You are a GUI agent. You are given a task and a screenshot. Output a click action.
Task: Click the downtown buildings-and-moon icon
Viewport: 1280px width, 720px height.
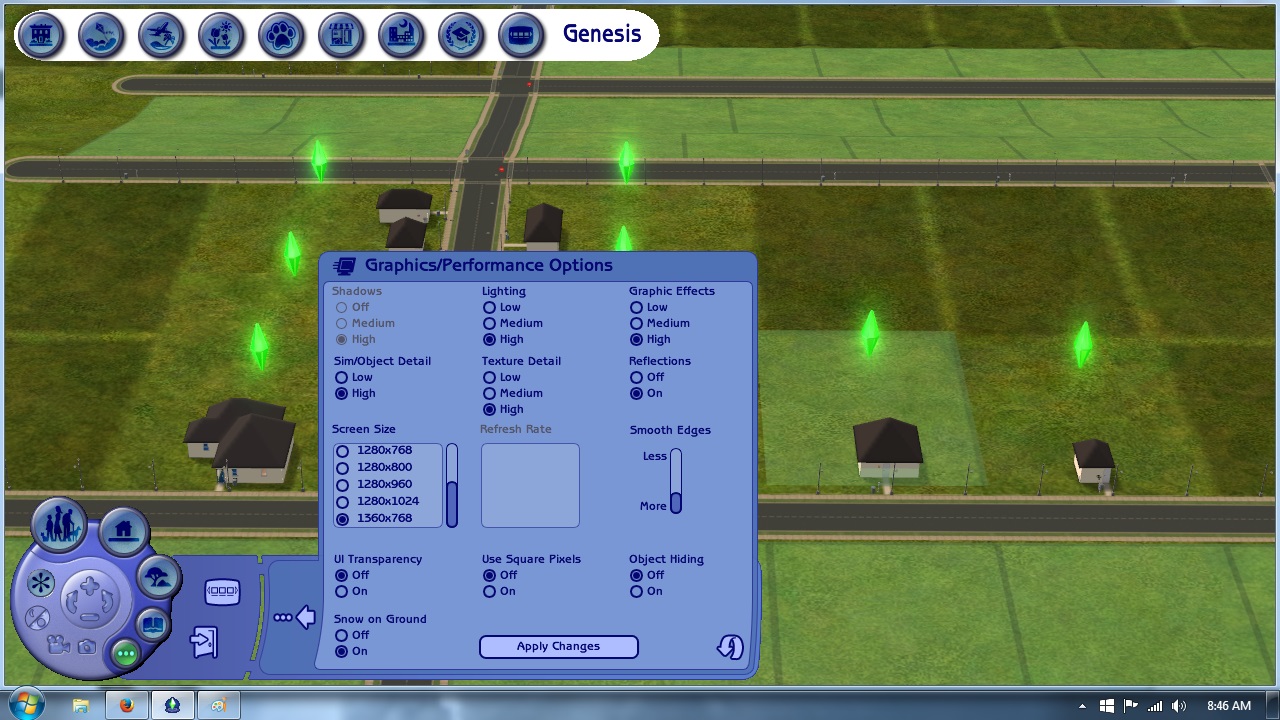click(x=401, y=35)
